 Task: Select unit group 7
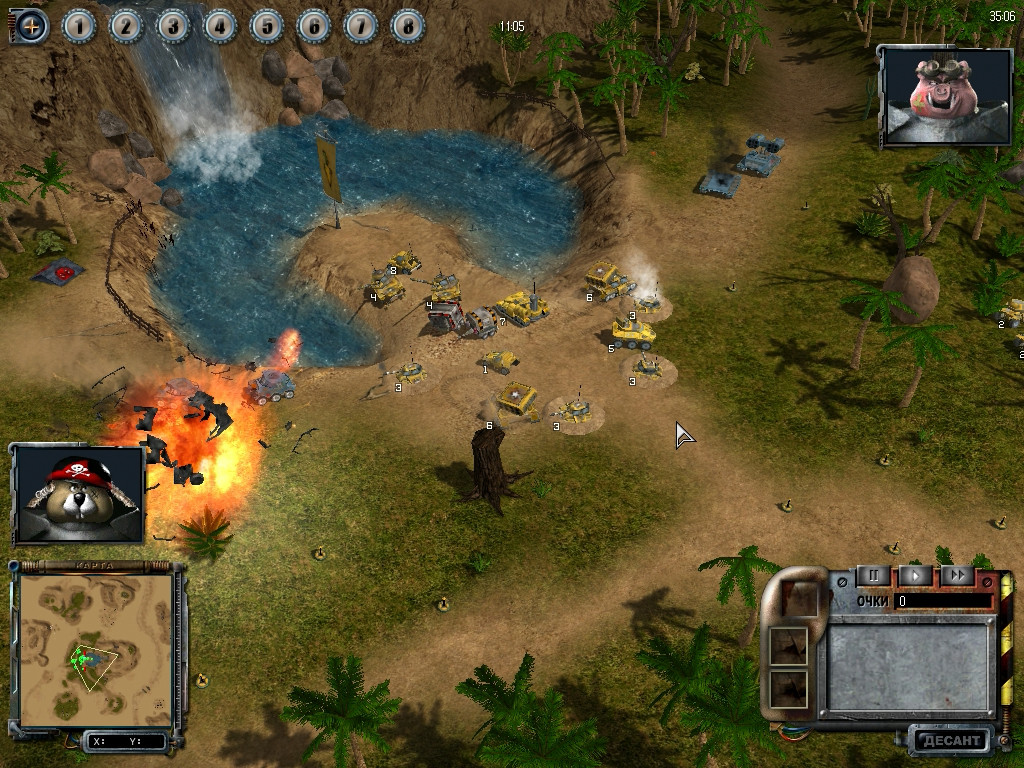(361, 26)
